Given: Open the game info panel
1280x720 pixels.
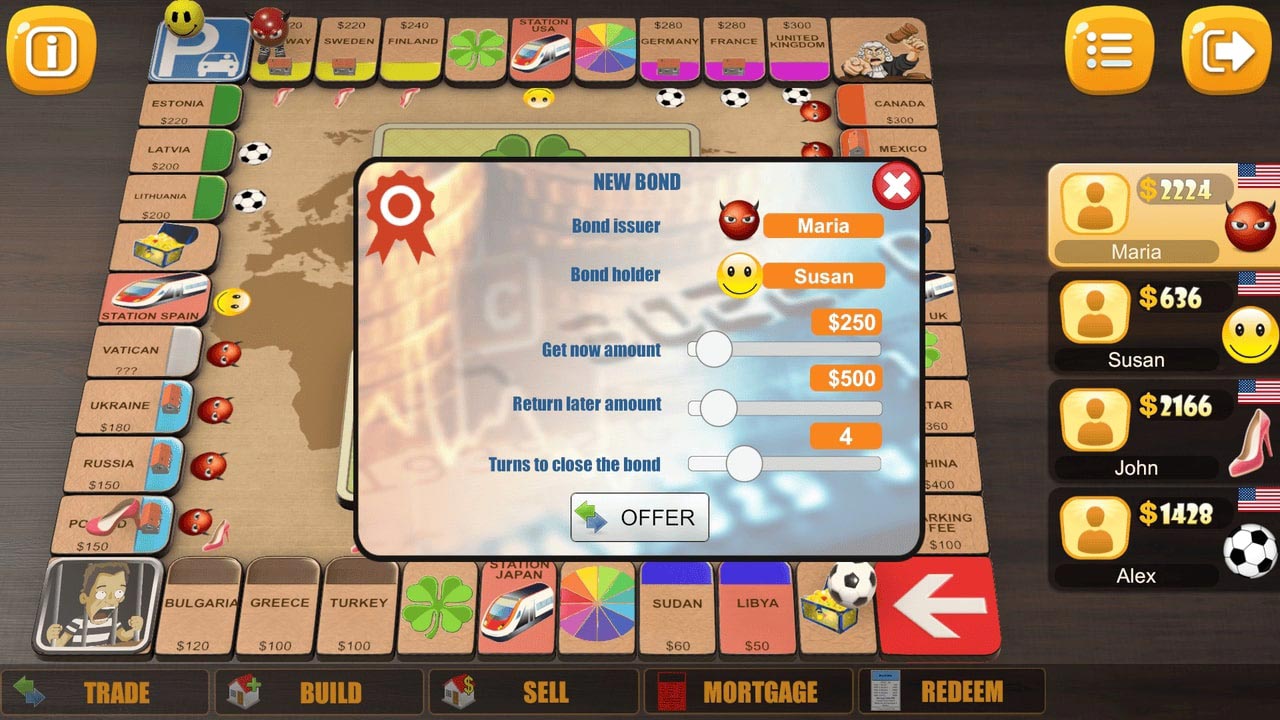Looking at the screenshot, I should click(50, 50).
